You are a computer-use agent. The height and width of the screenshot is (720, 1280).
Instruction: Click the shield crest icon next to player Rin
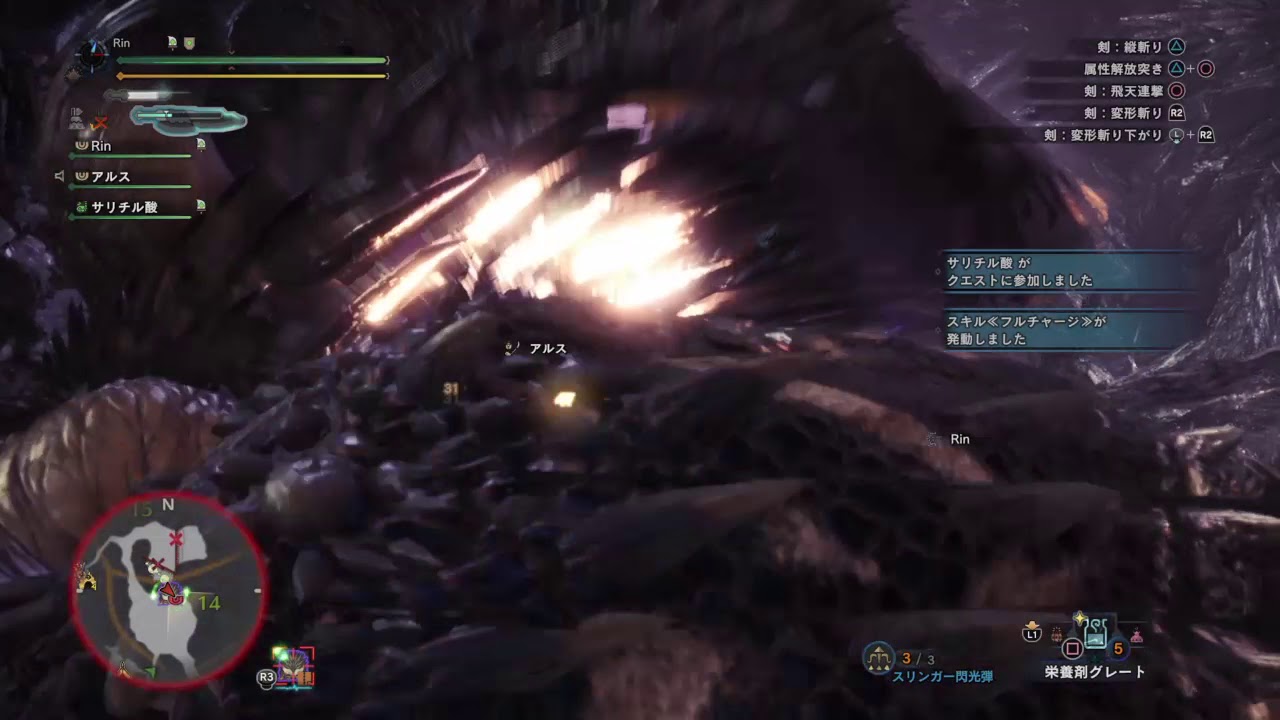click(188, 43)
